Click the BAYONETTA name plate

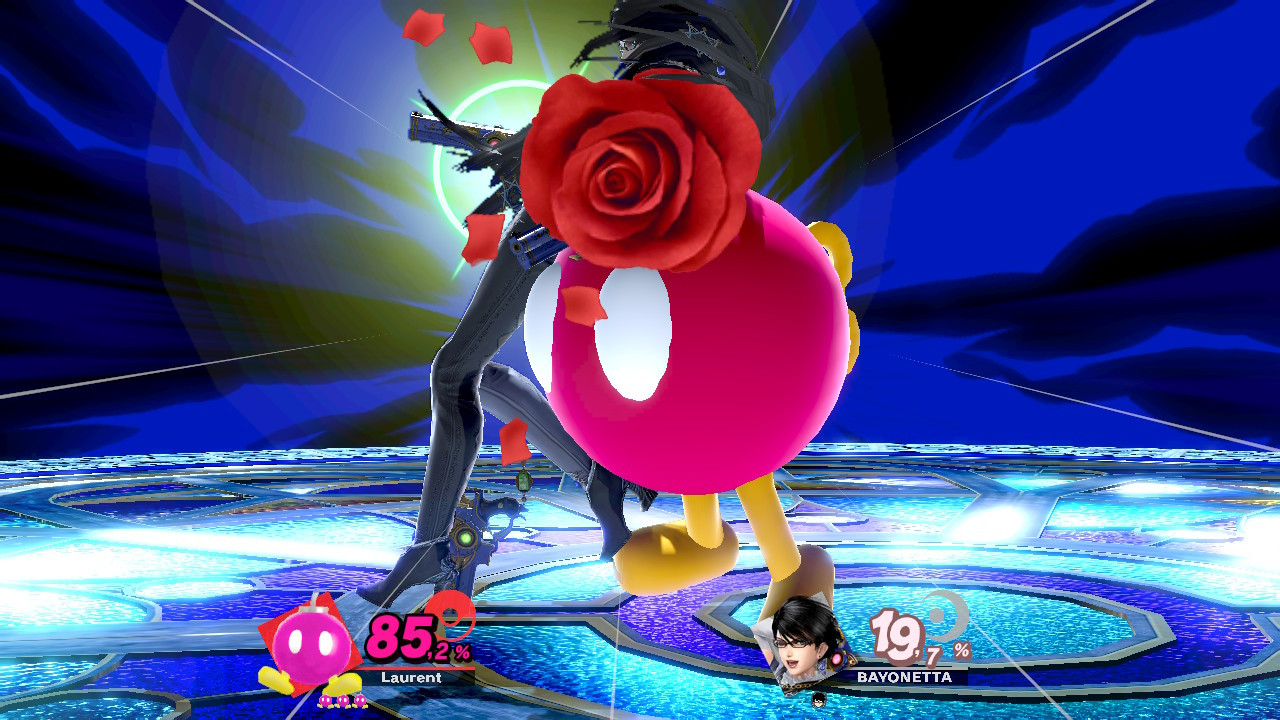coord(904,677)
